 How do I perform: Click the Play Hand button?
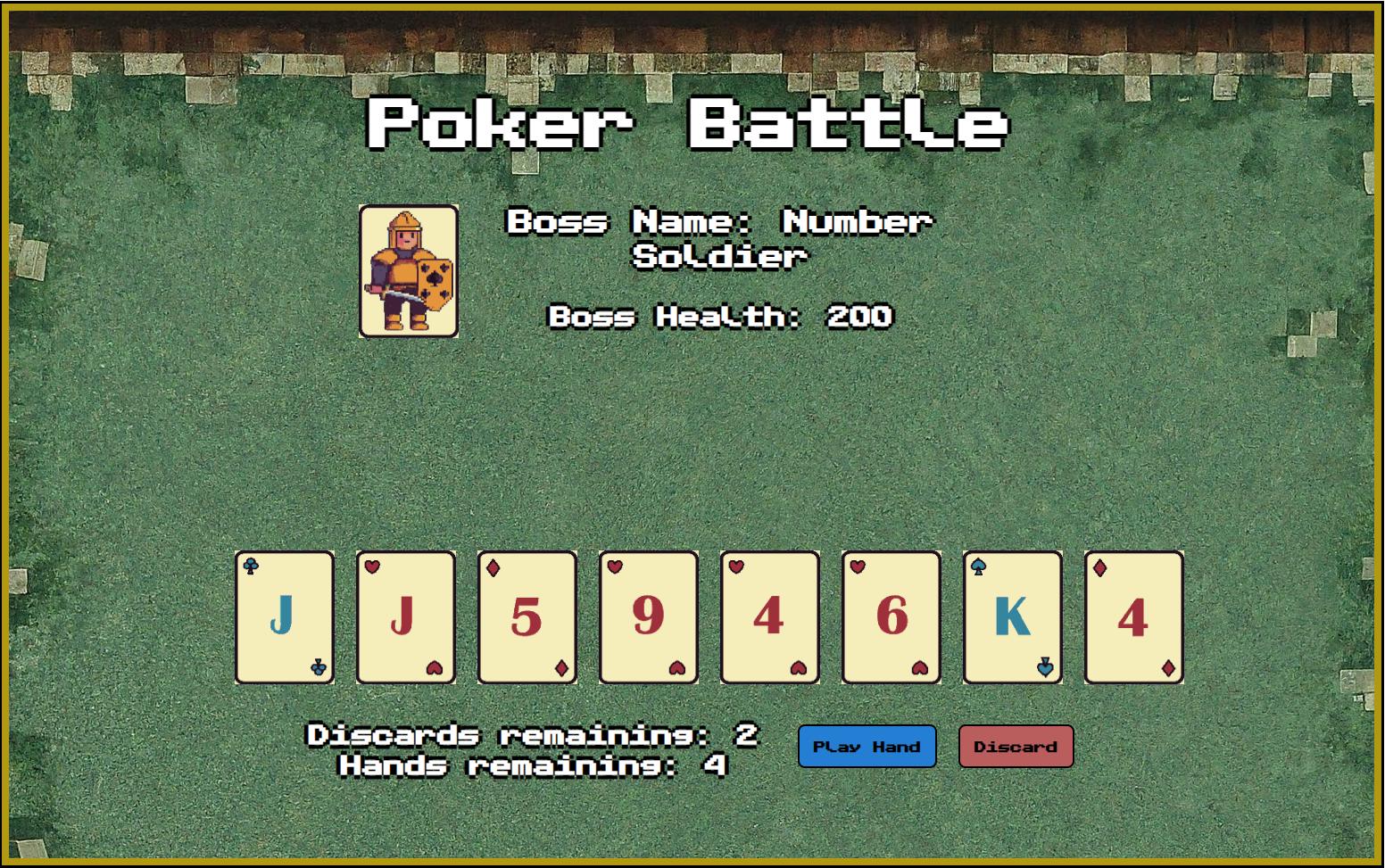(867, 747)
